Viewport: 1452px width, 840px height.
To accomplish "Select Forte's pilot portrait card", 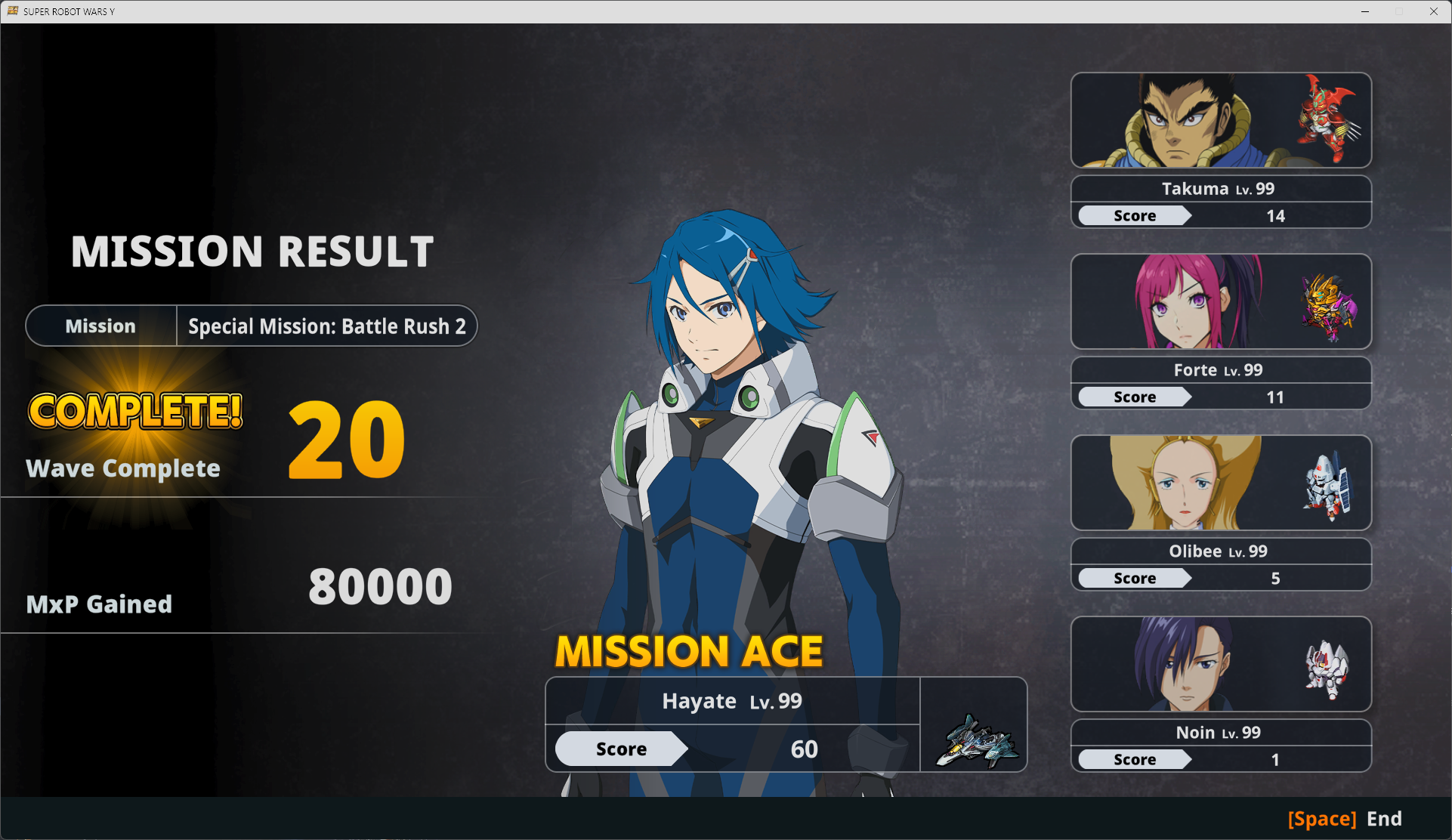I will pos(1220,302).
